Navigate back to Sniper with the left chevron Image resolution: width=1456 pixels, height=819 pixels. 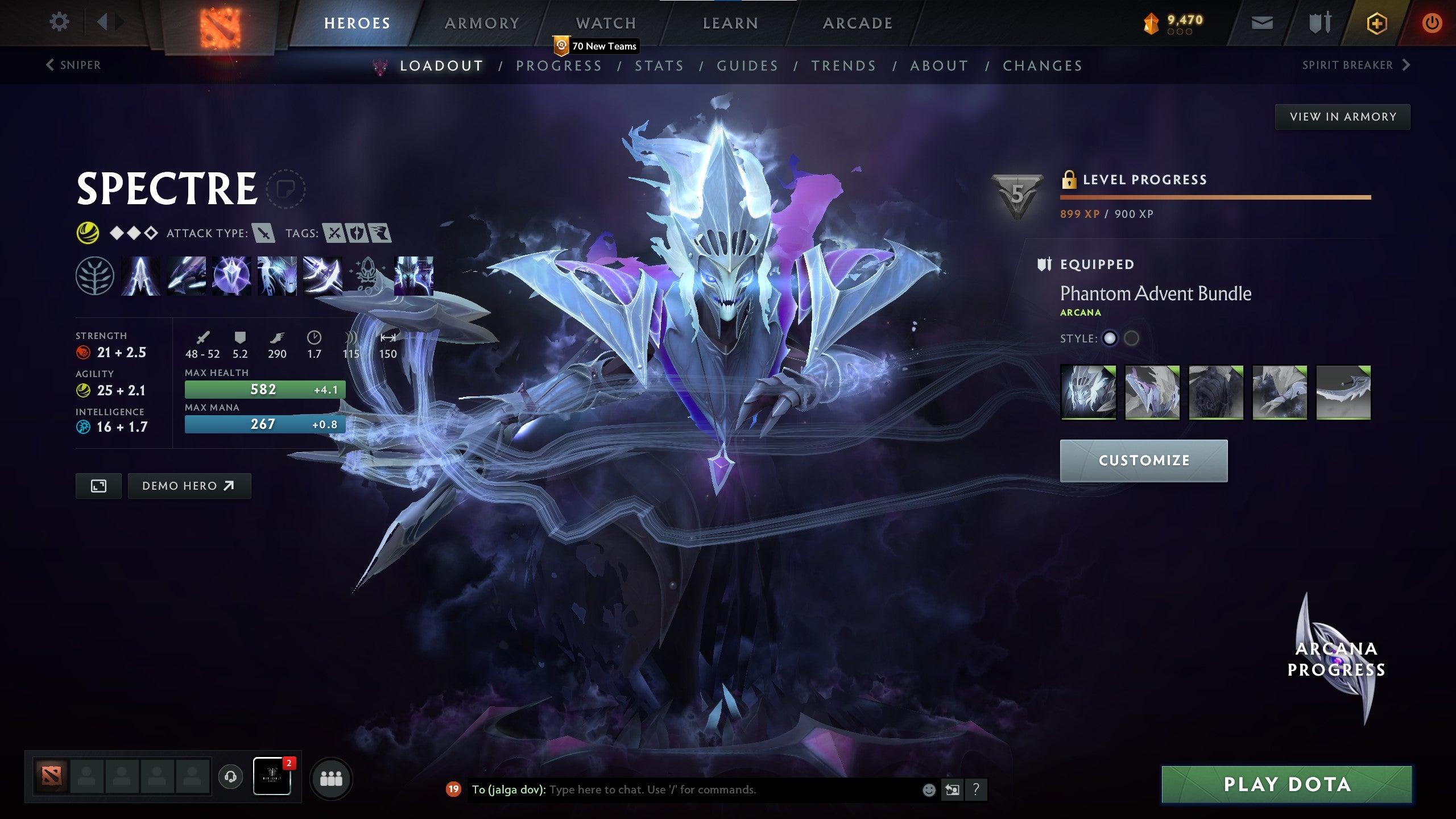(50, 65)
